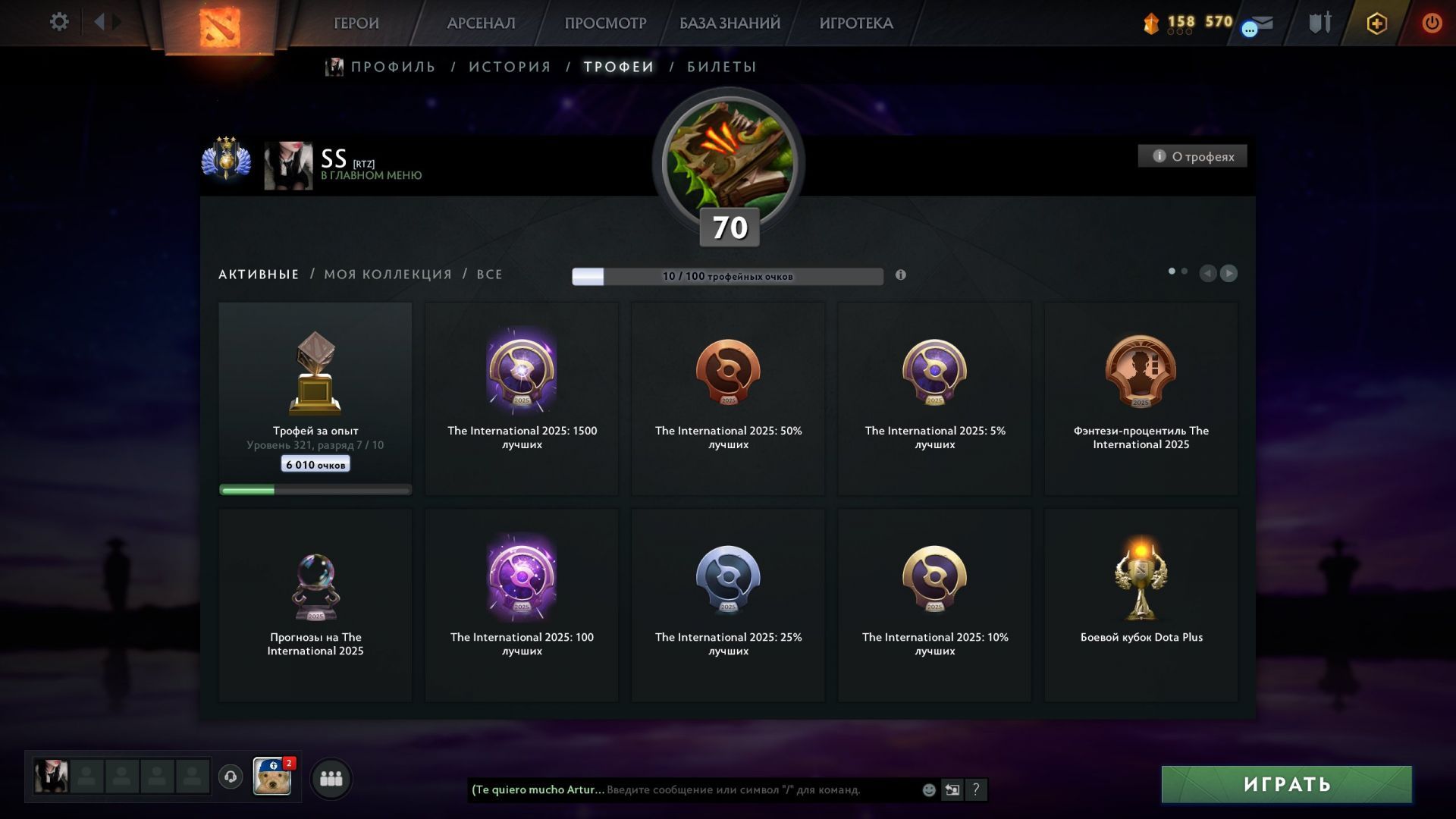Go to the АРСЕНАЛ section
This screenshot has height=819, width=1456.
click(x=481, y=24)
